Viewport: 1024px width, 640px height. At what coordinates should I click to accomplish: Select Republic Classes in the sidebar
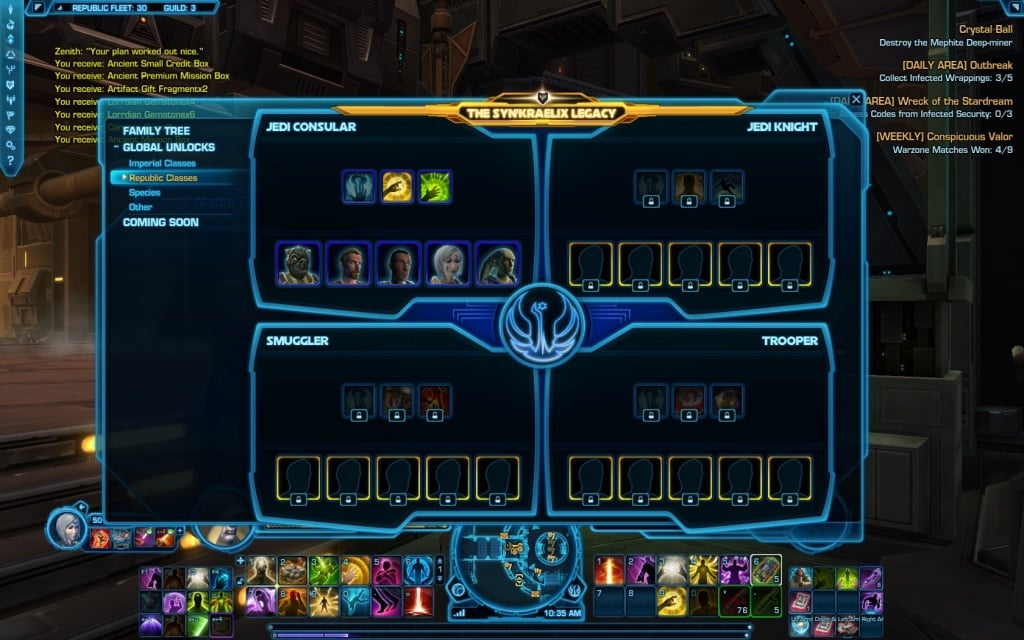click(x=163, y=178)
